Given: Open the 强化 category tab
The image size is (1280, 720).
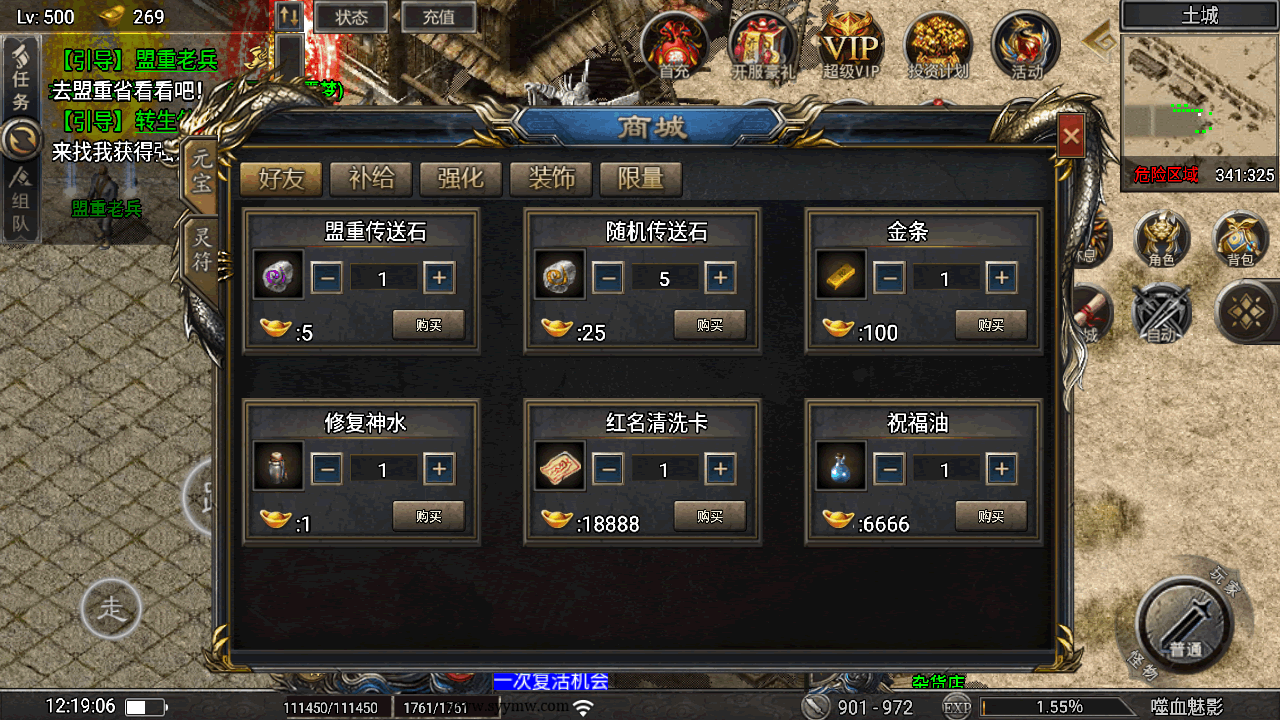Looking at the screenshot, I should pos(461,179).
